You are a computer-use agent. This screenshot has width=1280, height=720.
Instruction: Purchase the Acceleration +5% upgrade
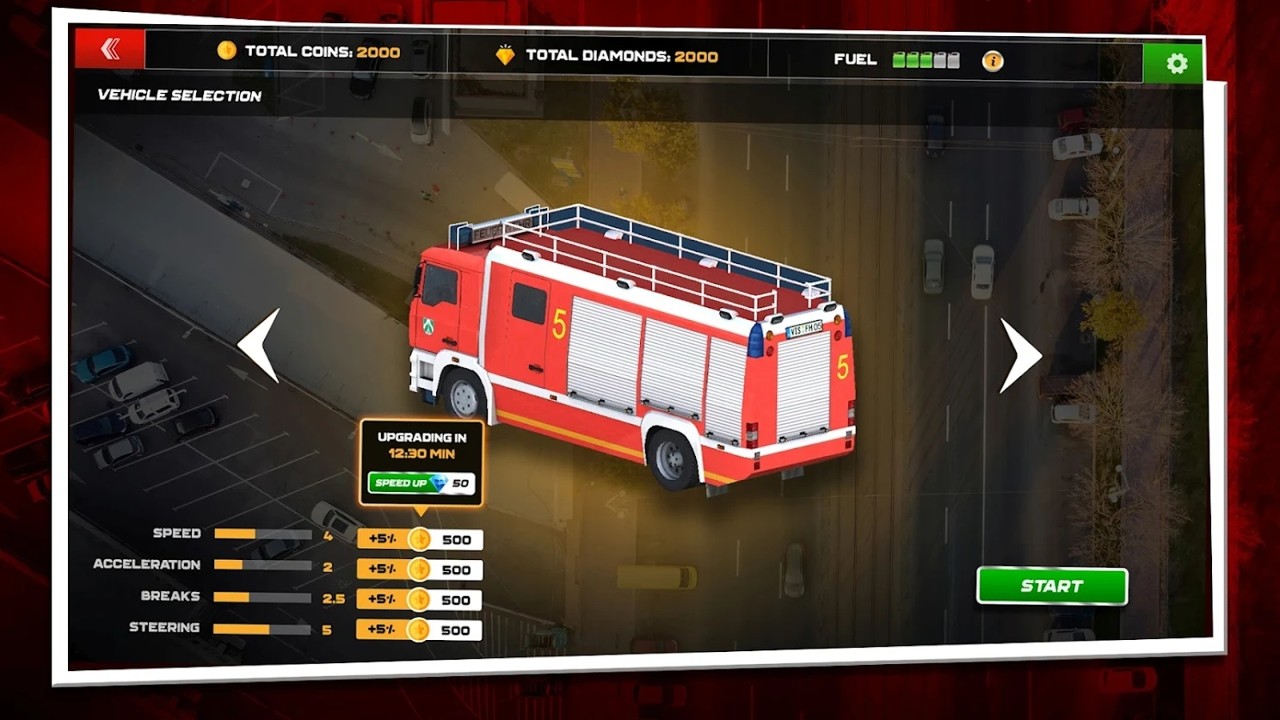pyautogui.click(x=420, y=570)
